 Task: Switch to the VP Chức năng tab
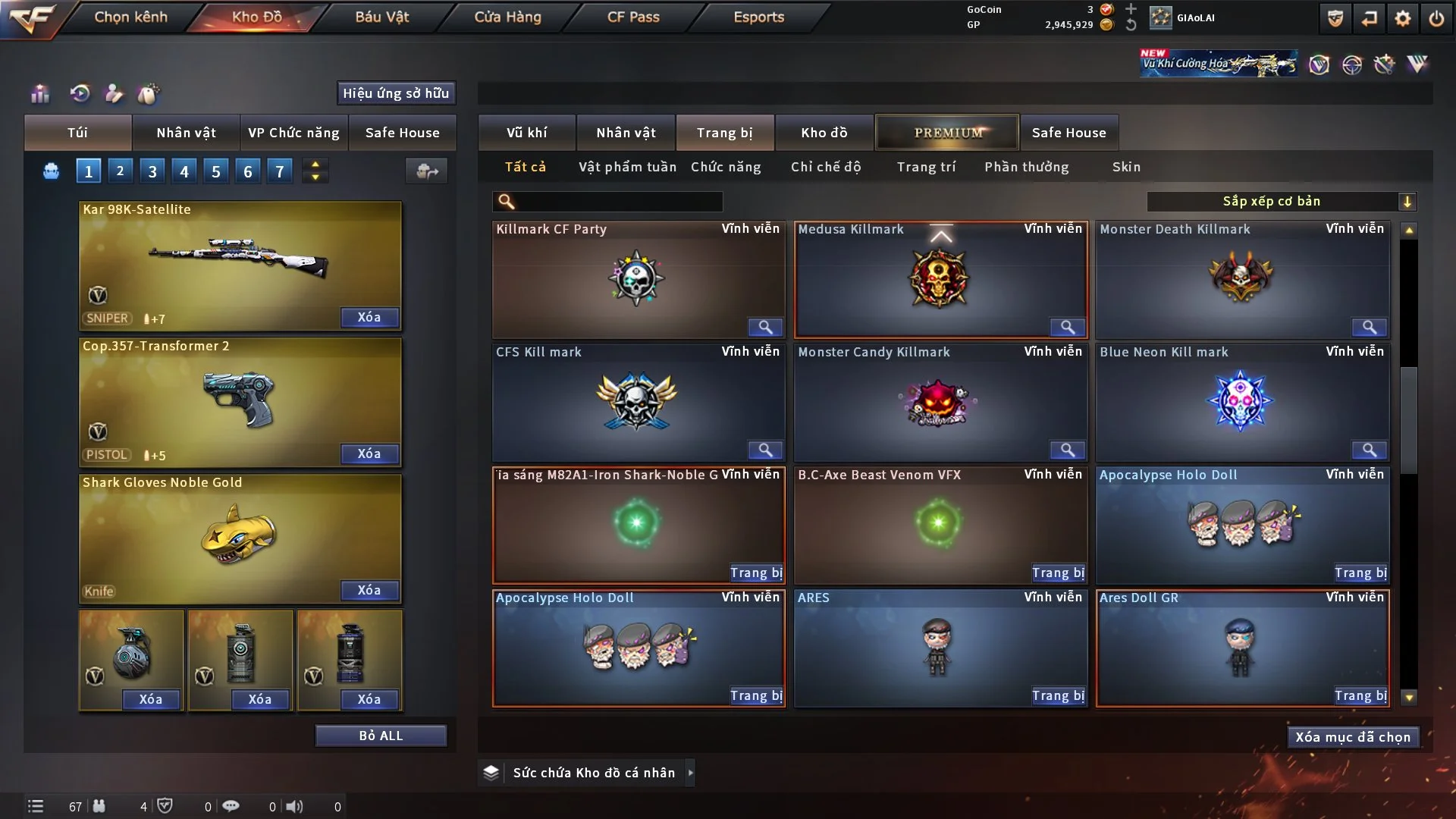click(293, 133)
